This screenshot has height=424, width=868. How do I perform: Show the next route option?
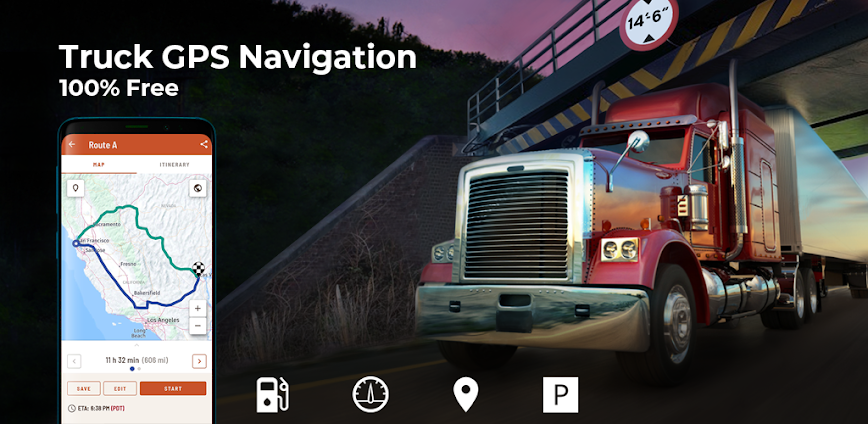click(x=199, y=361)
